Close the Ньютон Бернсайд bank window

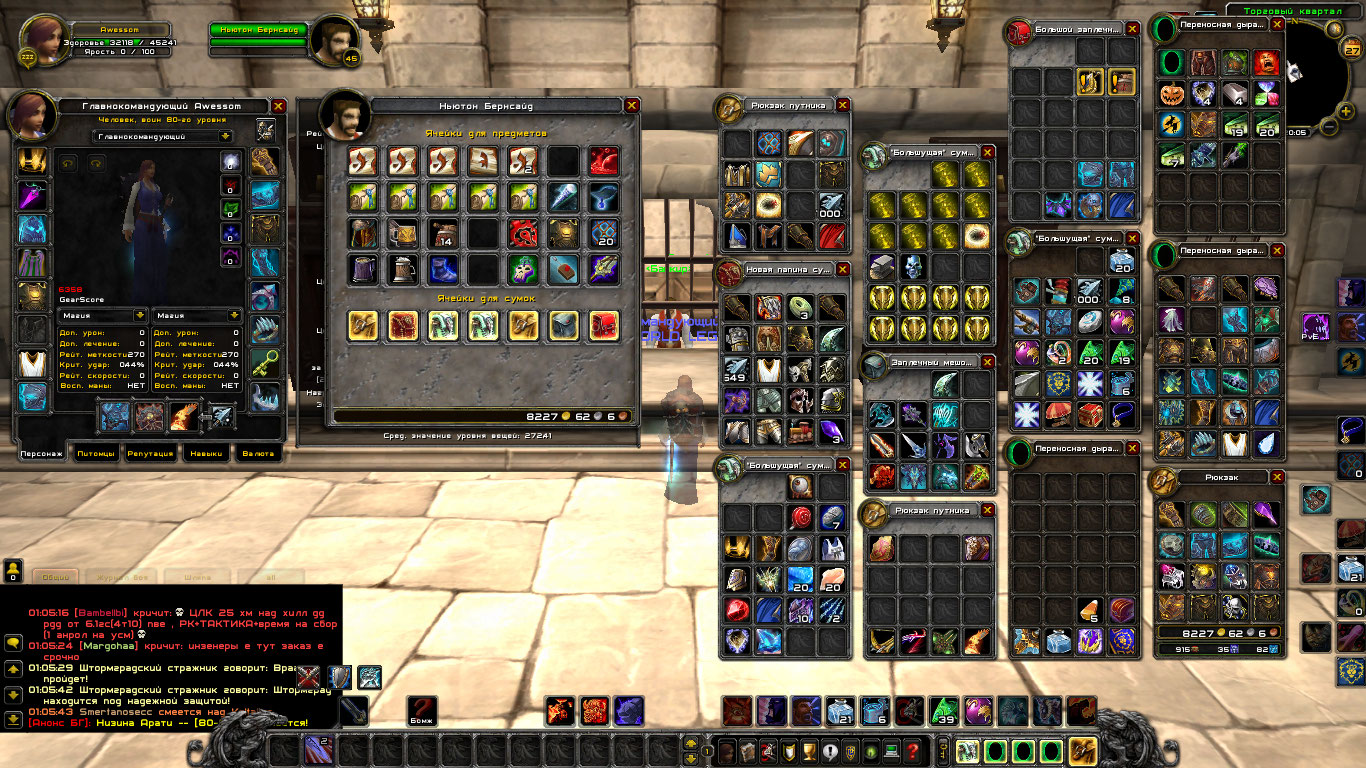(x=631, y=105)
